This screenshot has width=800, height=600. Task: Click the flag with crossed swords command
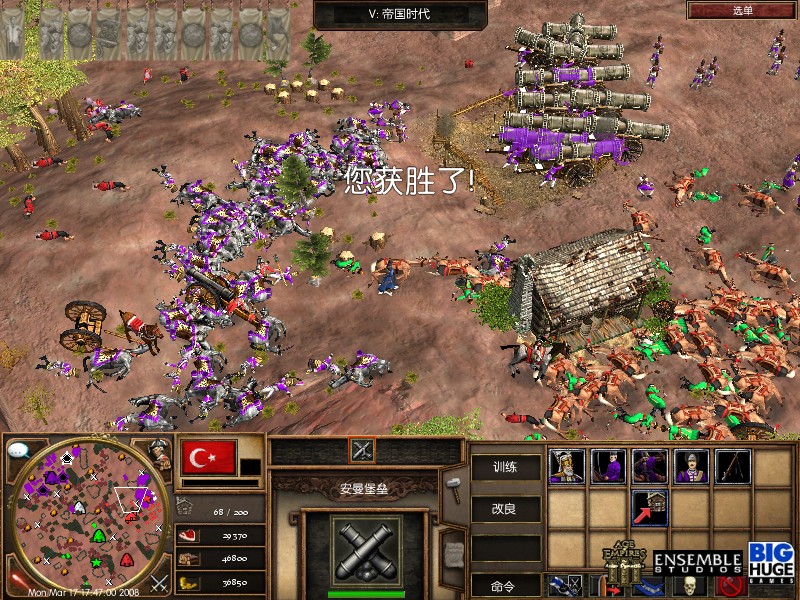(x=565, y=585)
